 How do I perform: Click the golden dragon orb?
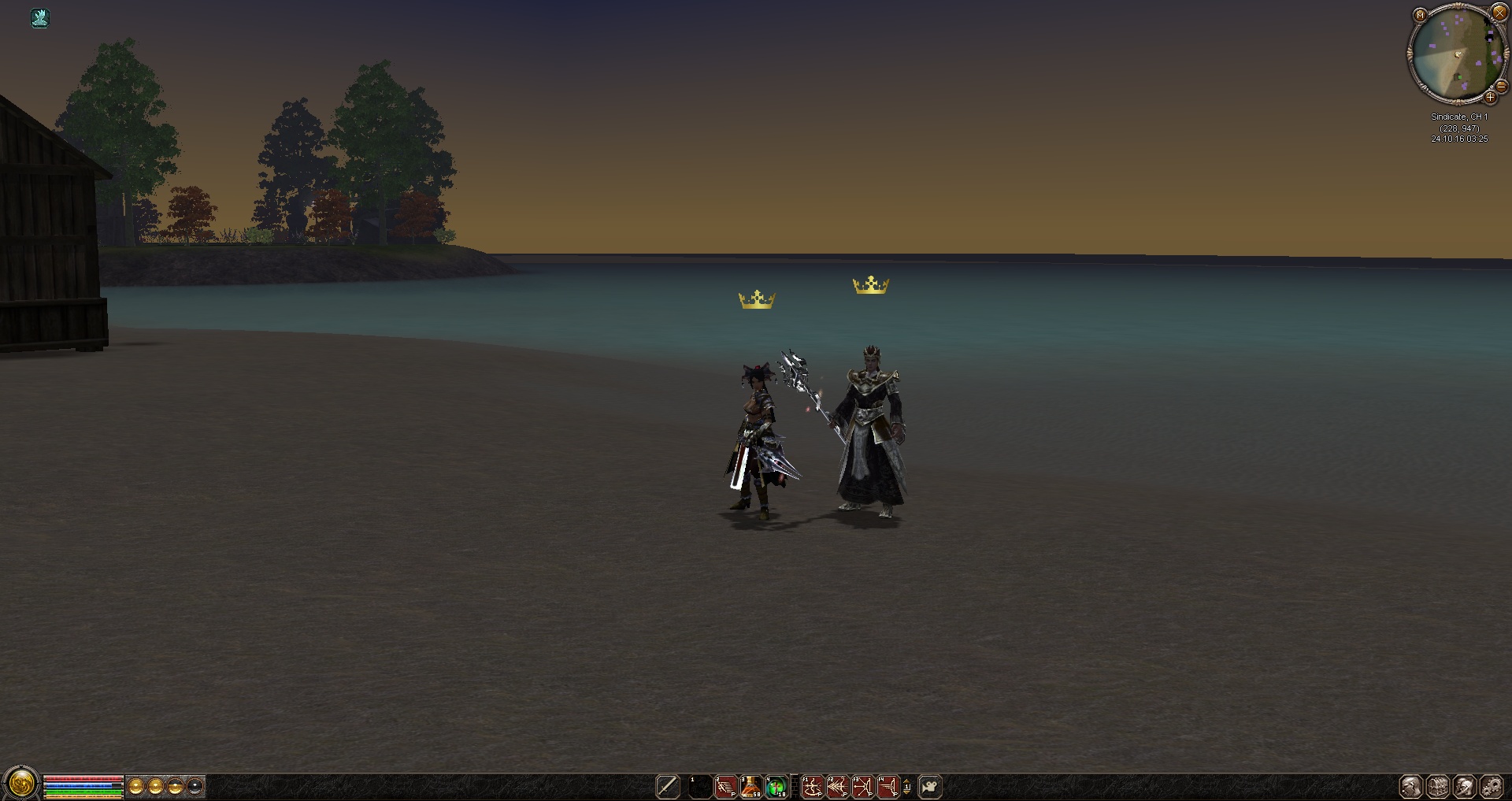21,784
